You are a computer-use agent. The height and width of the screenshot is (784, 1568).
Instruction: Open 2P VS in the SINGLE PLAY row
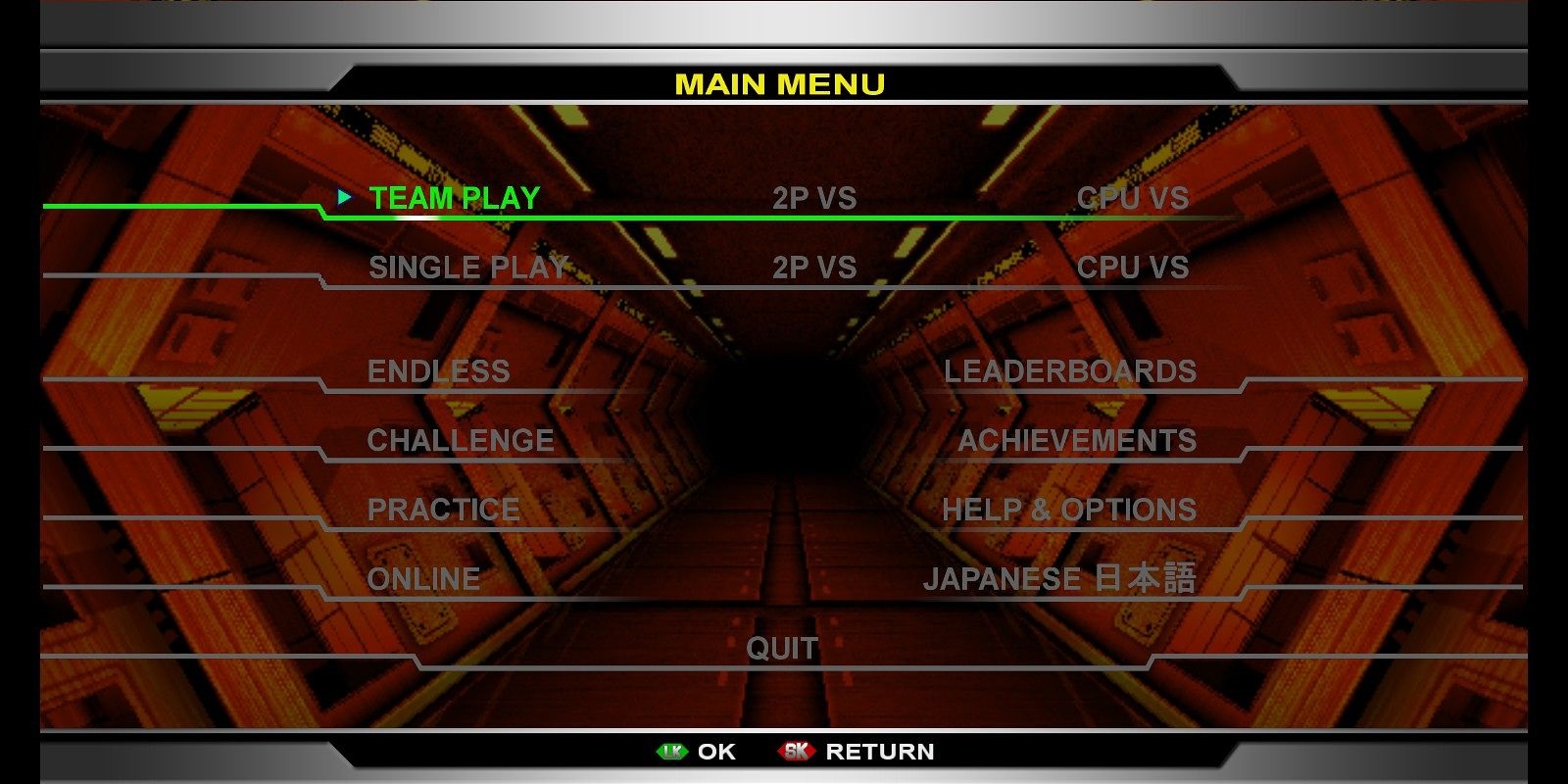coord(815,267)
